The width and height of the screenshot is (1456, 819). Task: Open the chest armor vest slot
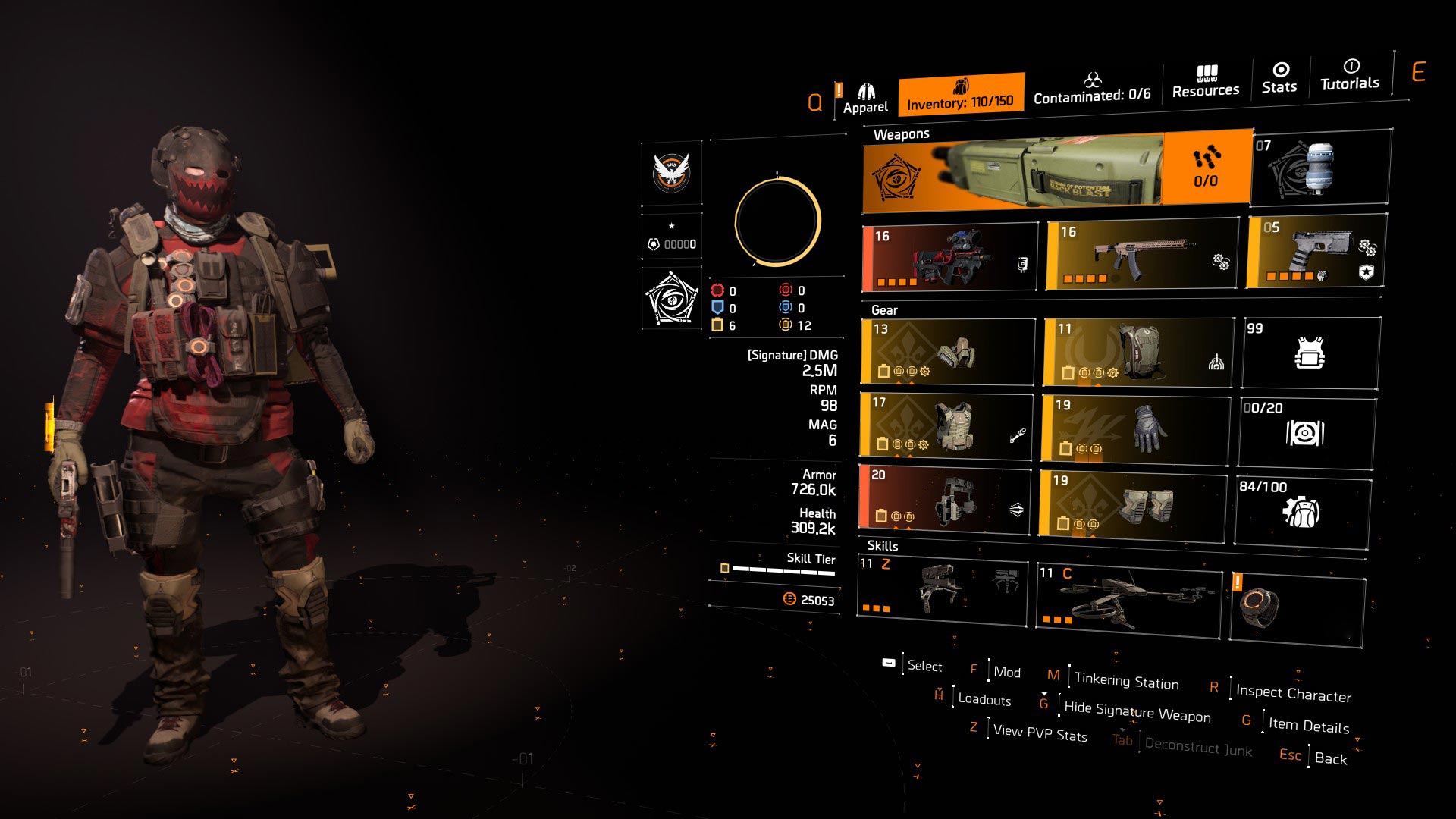click(946, 426)
